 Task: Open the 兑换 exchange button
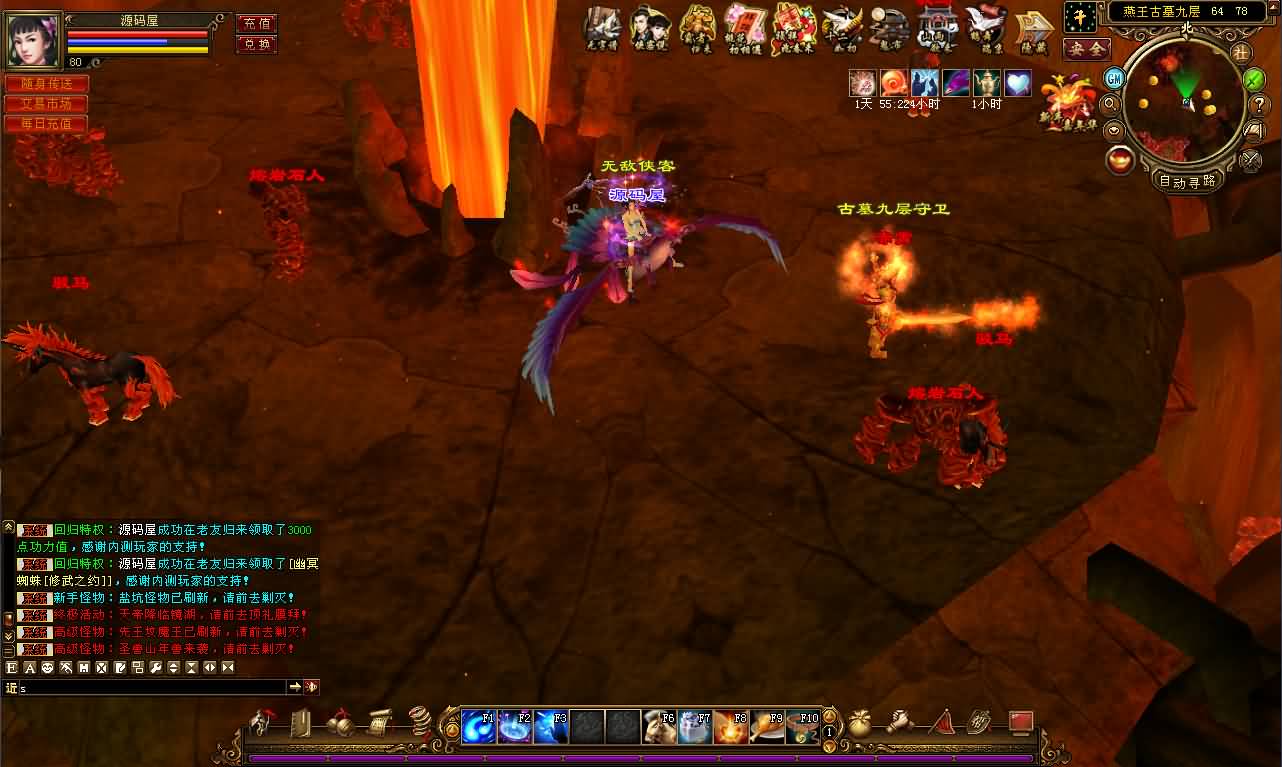coord(256,44)
